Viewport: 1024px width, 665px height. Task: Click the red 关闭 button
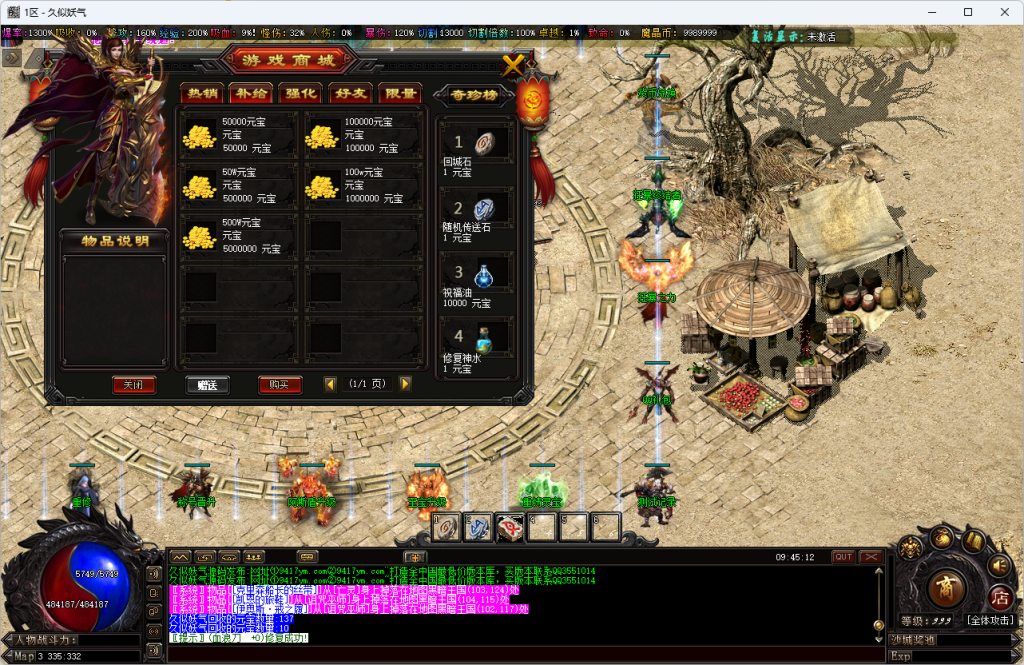coord(134,385)
